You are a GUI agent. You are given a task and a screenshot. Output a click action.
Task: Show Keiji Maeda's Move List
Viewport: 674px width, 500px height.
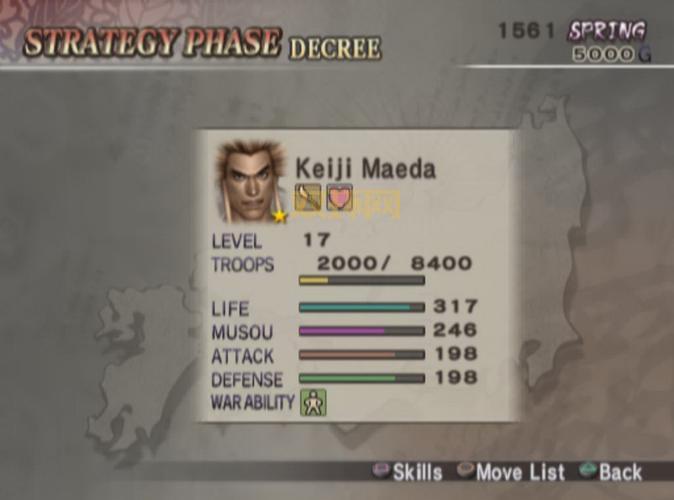[x=510, y=472]
